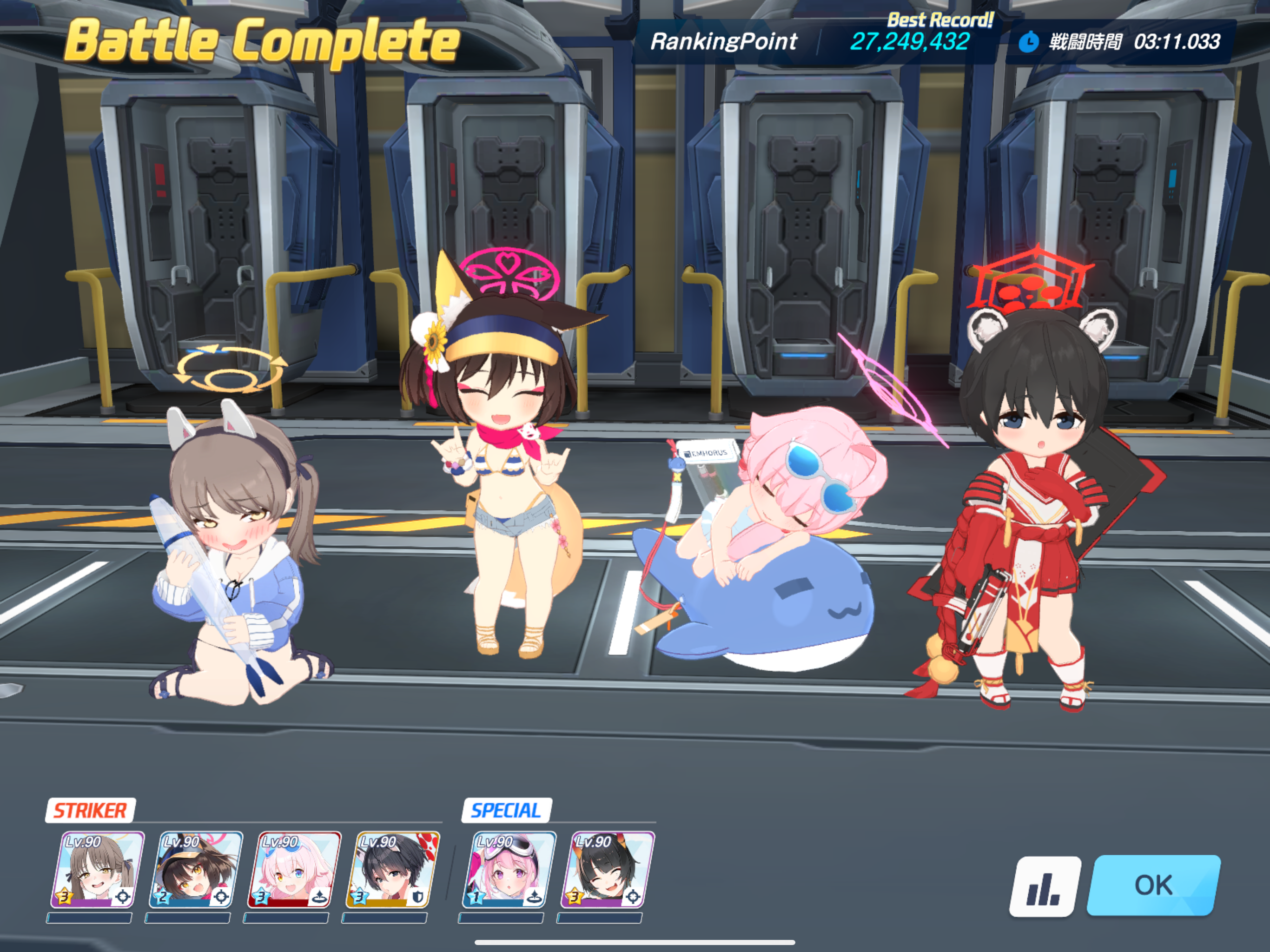Image resolution: width=1270 pixels, height=952 pixels.
Task: Select the black-haired red-halo striker portrait
Action: click(x=393, y=870)
